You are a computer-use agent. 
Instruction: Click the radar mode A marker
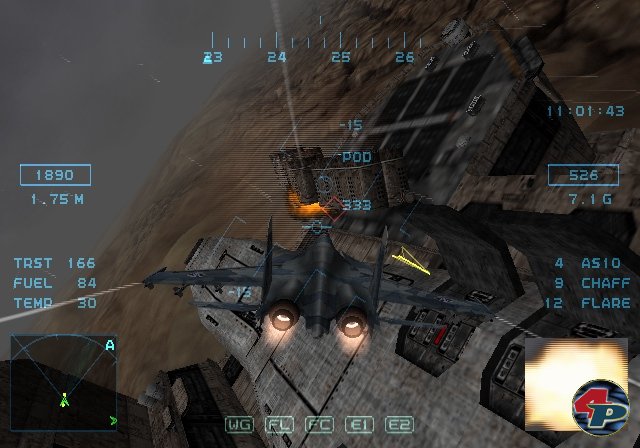point(109,345)
